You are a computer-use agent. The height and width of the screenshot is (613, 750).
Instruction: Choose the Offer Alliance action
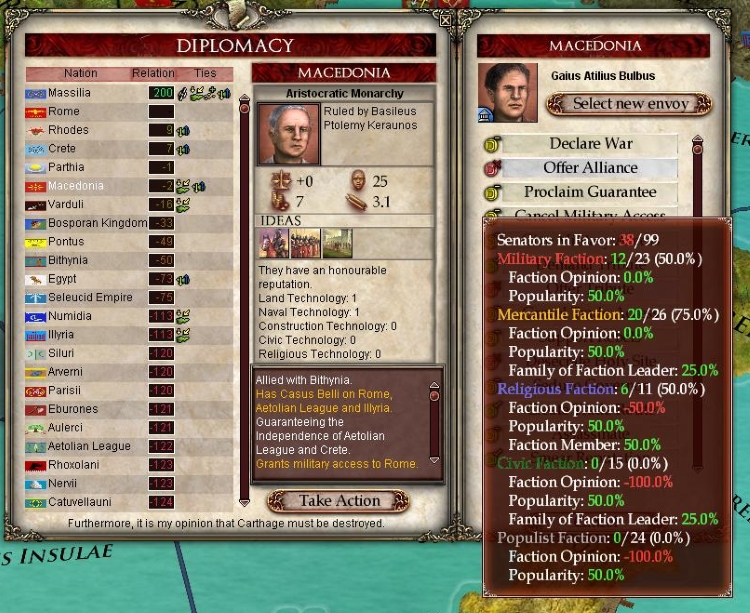pyautogui.click(x=590, y=168)
